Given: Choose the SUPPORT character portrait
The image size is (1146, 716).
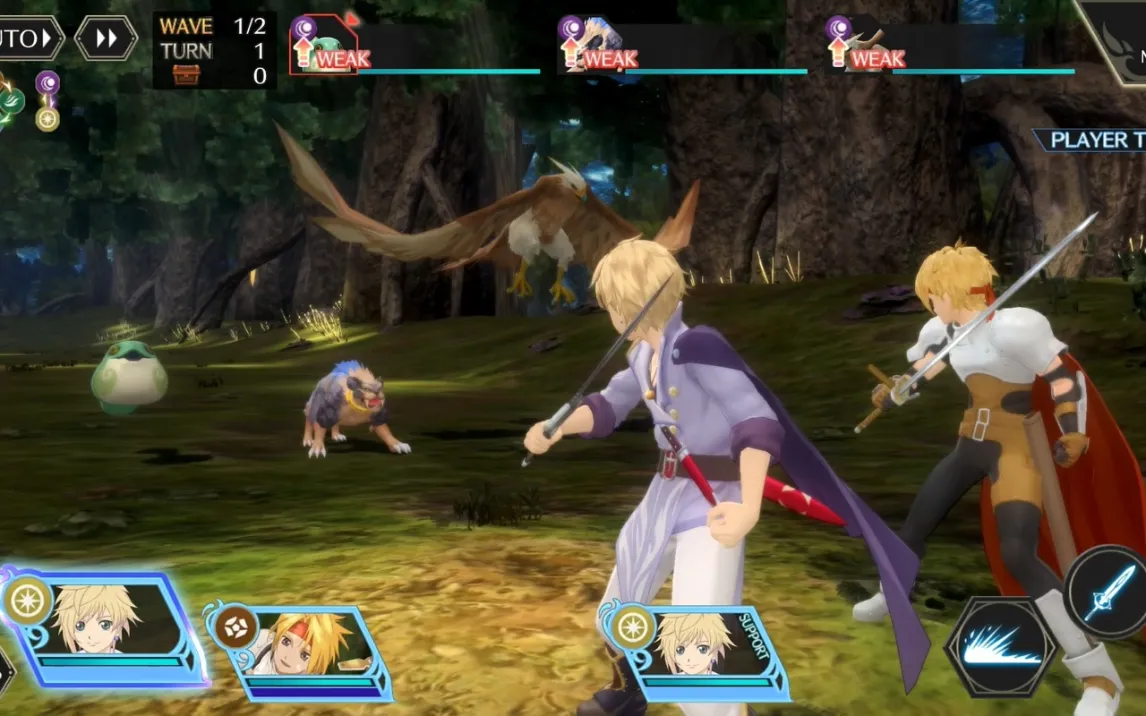Looking at the screenshot, I should click(x=695, y=648).
